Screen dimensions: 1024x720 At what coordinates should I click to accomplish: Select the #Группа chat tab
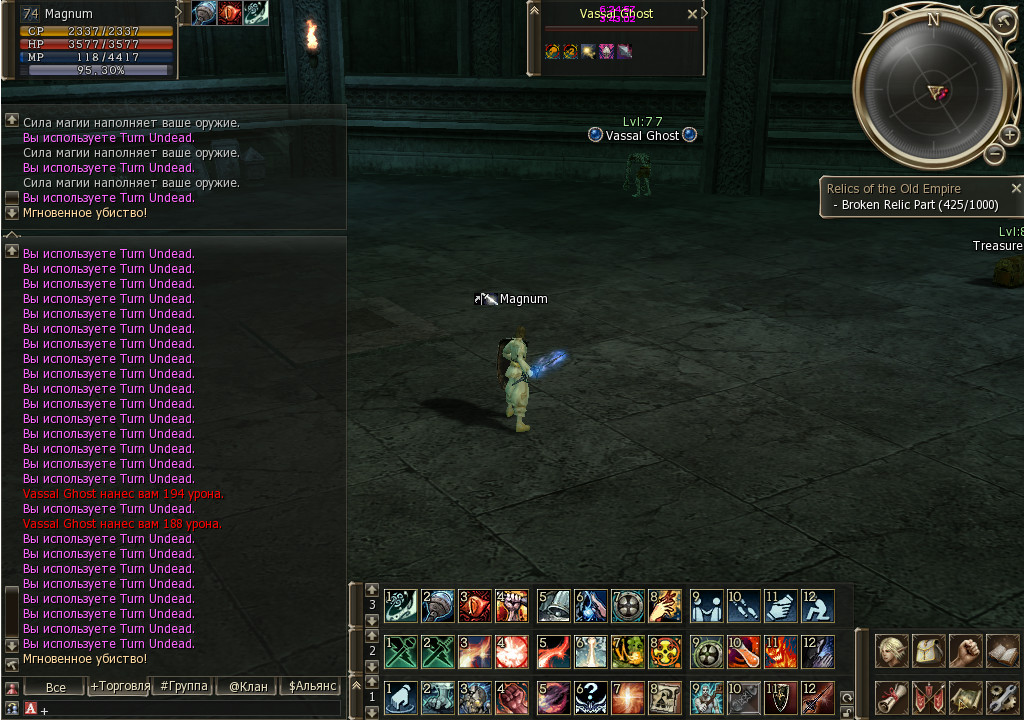pyautogui.click(x=183, y=686)
